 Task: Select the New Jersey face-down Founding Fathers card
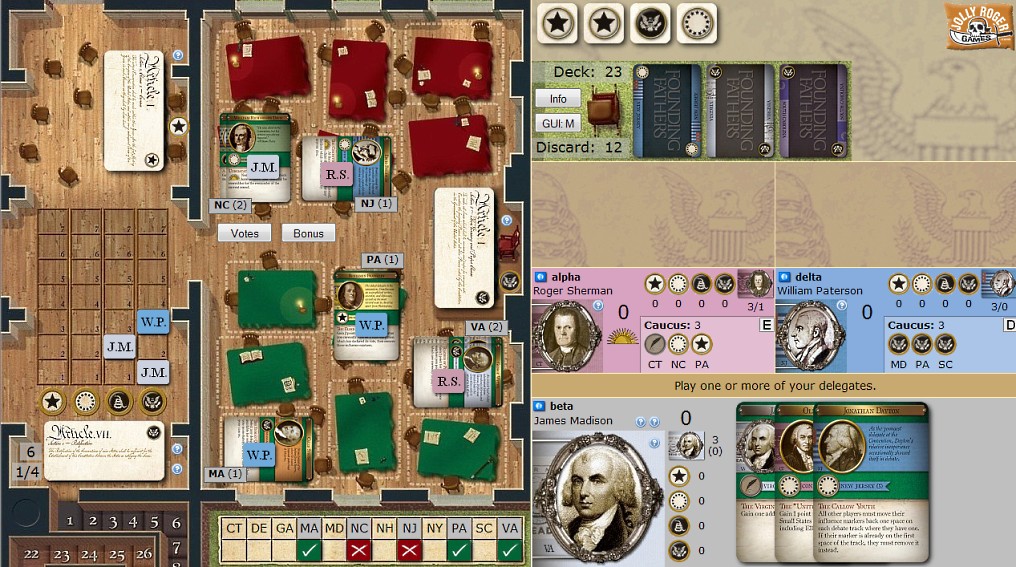(668, 110)
